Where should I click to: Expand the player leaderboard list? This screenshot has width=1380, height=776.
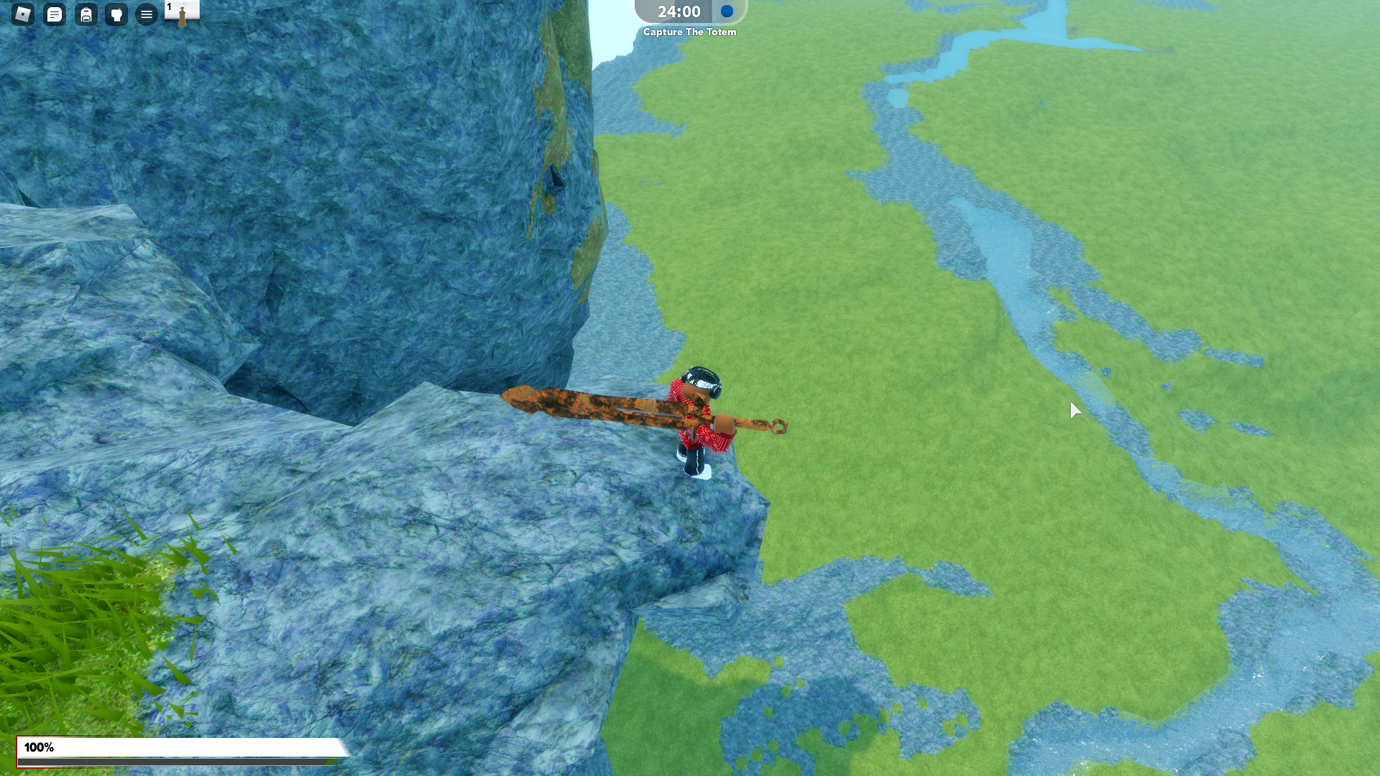click(146, 14)
